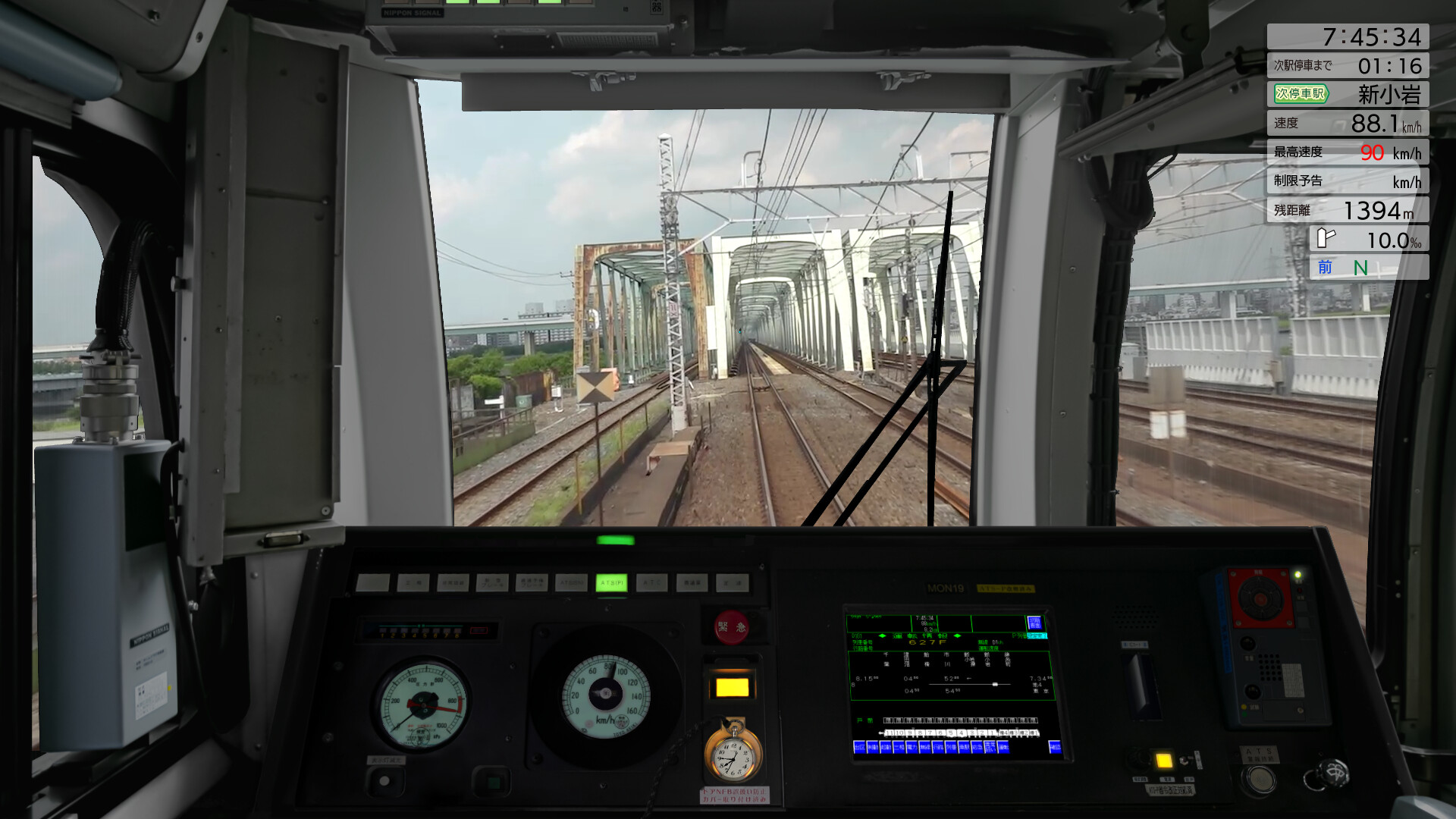
Task: Select the ATC indicator lamp on the console
Action: click(x=651, y=582)
